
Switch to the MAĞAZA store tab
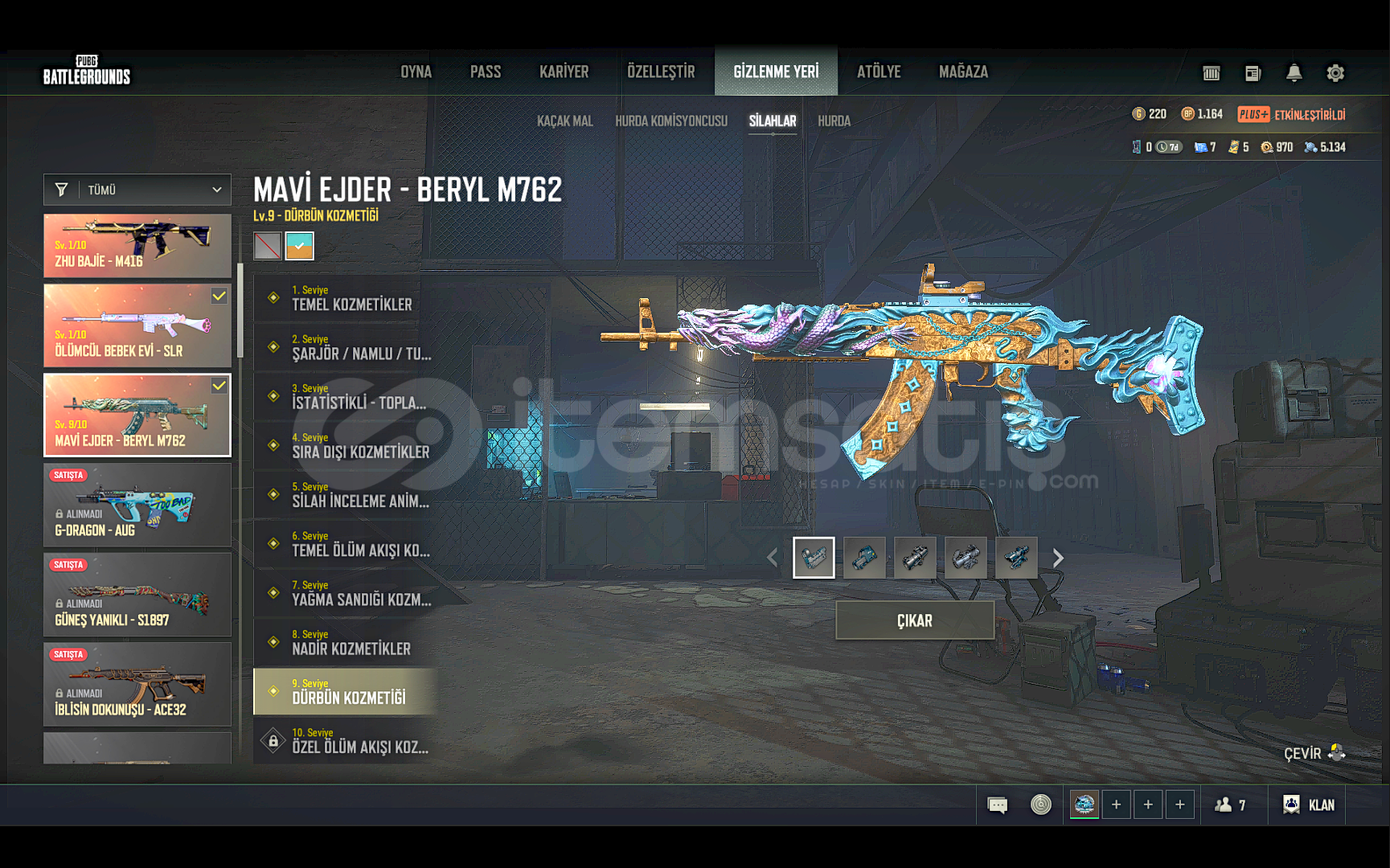[963, 72]
